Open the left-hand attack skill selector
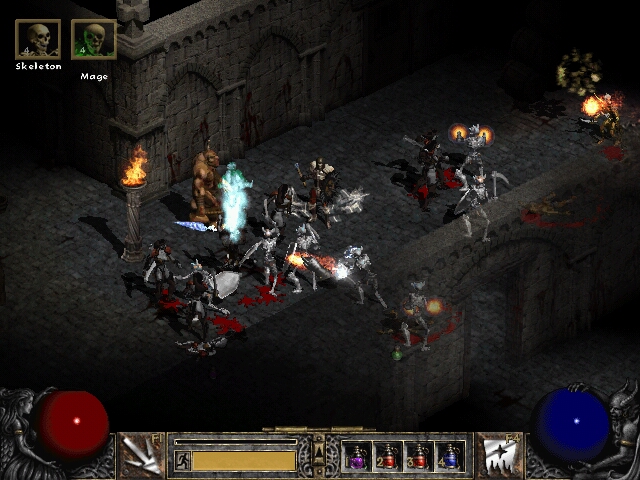The height and width of the screenshot is (480, 640). point(141,454)
